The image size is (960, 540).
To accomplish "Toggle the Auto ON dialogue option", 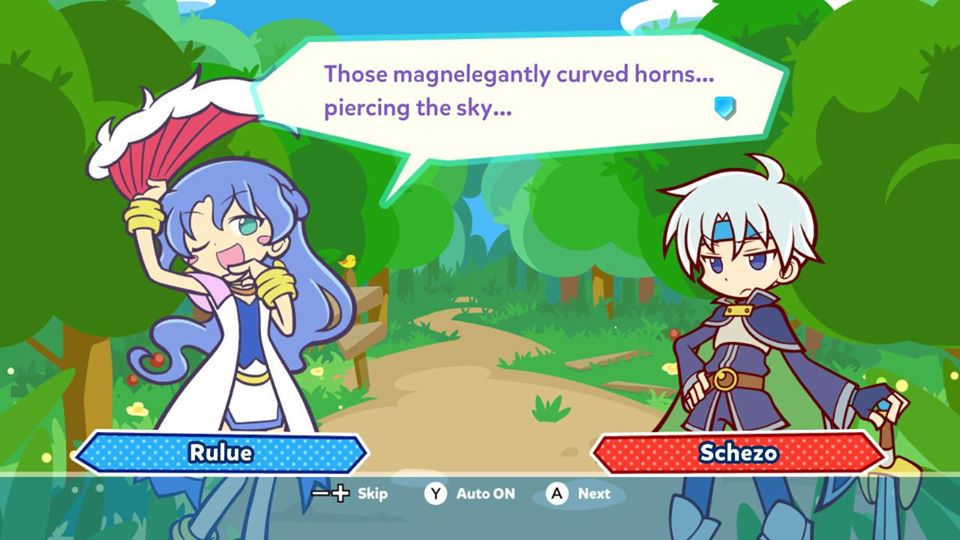I will (x=471, y=493).
